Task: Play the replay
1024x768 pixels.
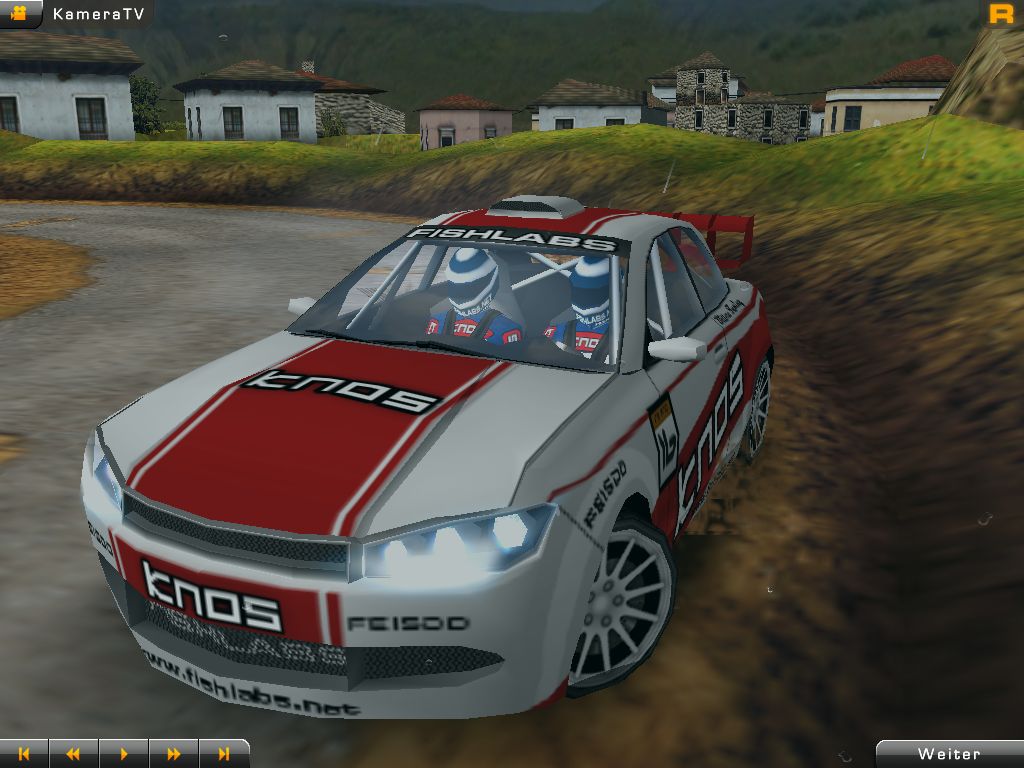Action: [124, 754]
